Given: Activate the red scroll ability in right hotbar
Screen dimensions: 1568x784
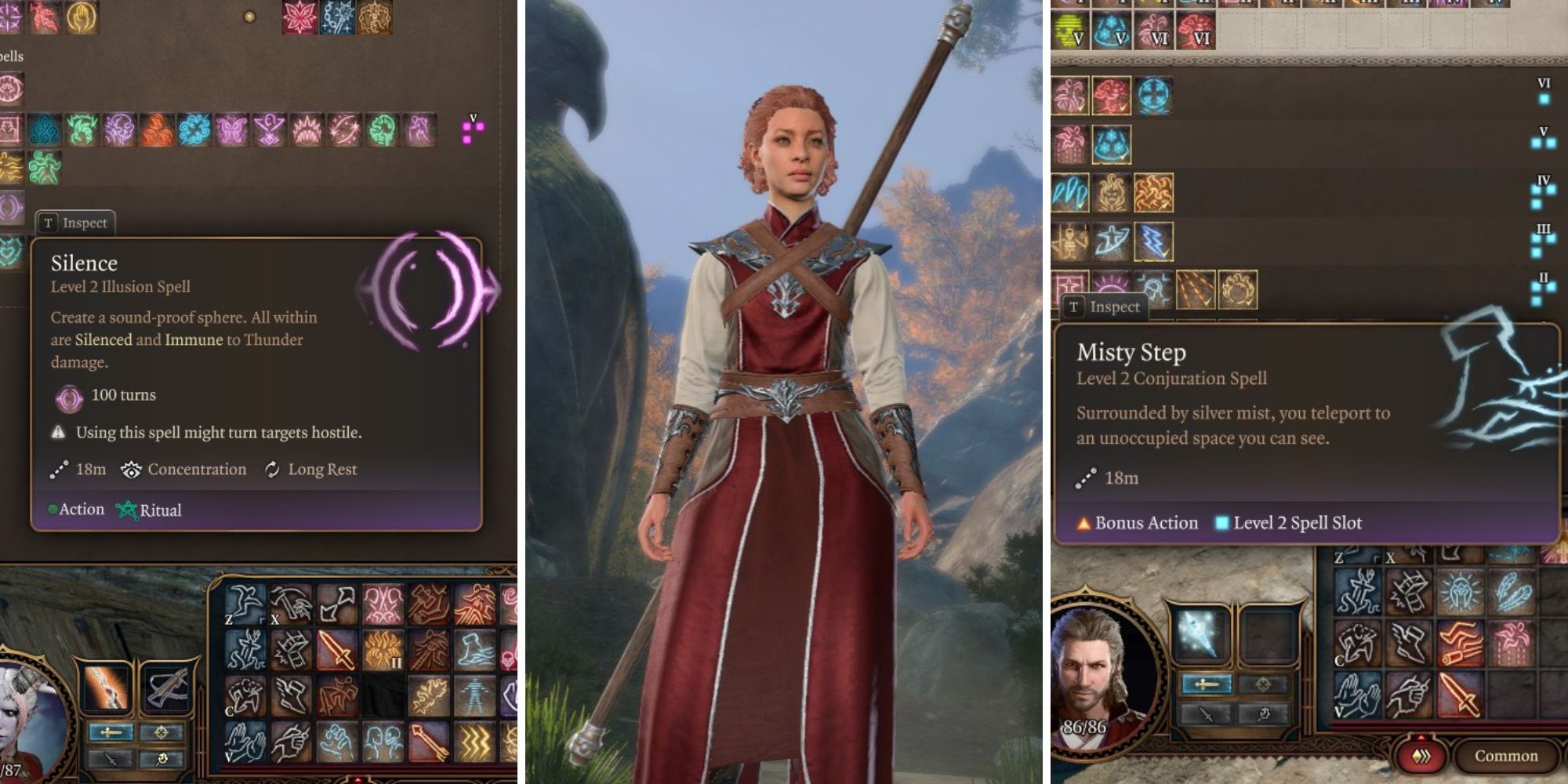Looking at the screenshot, I should (1461, 644).
